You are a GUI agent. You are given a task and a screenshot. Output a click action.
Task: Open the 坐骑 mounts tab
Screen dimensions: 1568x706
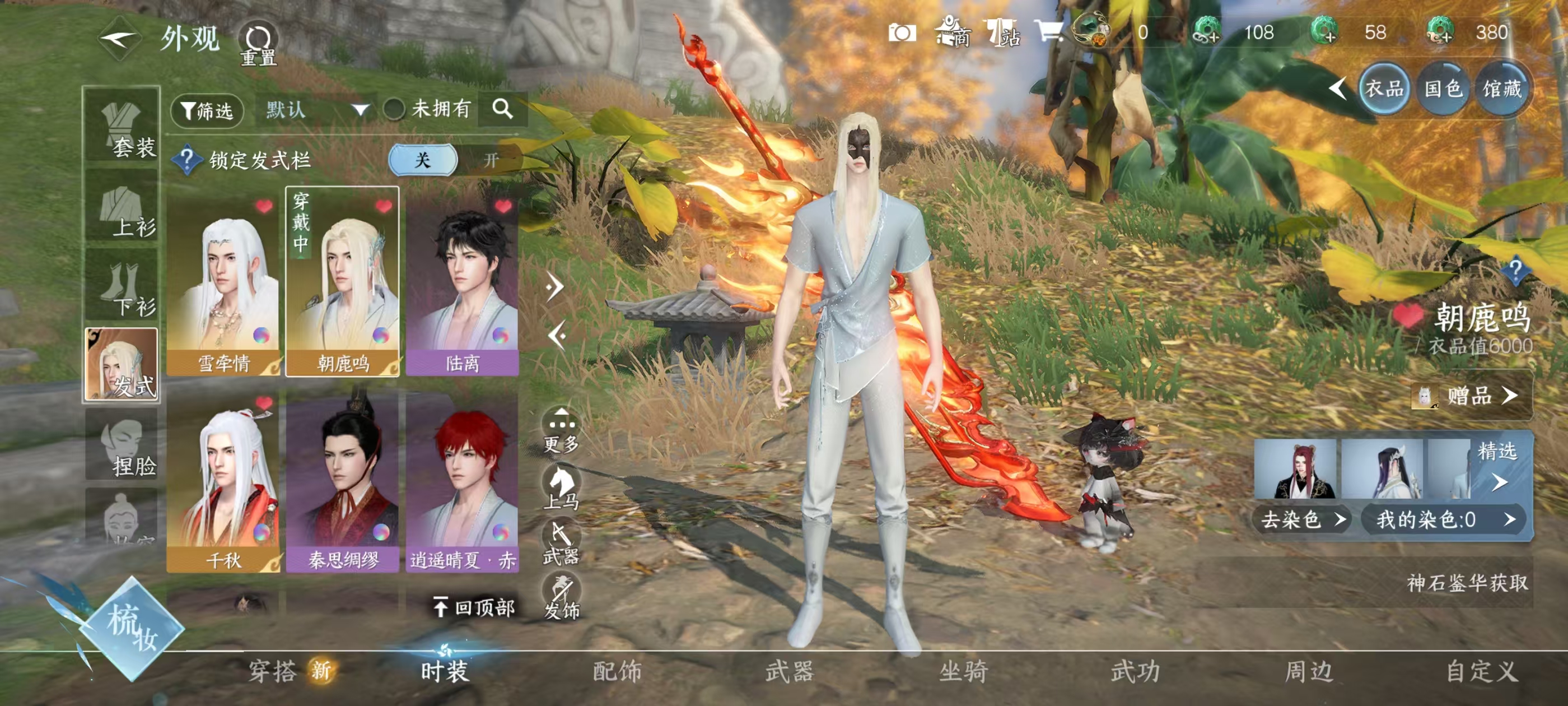(x=963, y=671)
